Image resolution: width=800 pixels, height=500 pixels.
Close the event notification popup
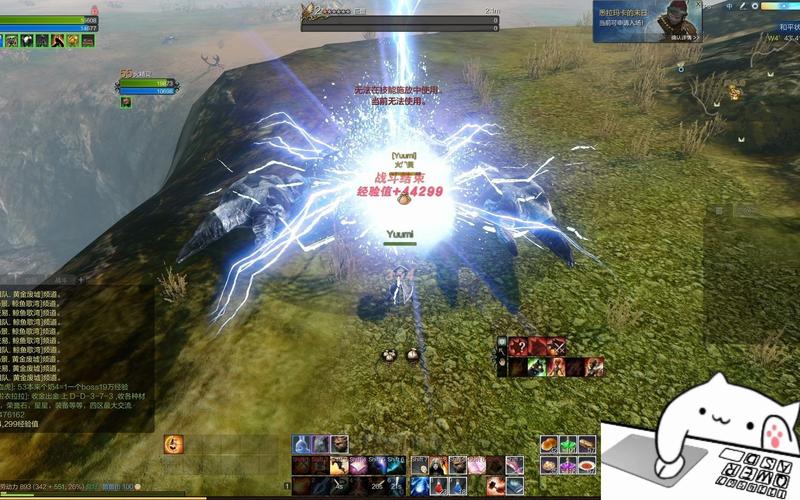697,6
